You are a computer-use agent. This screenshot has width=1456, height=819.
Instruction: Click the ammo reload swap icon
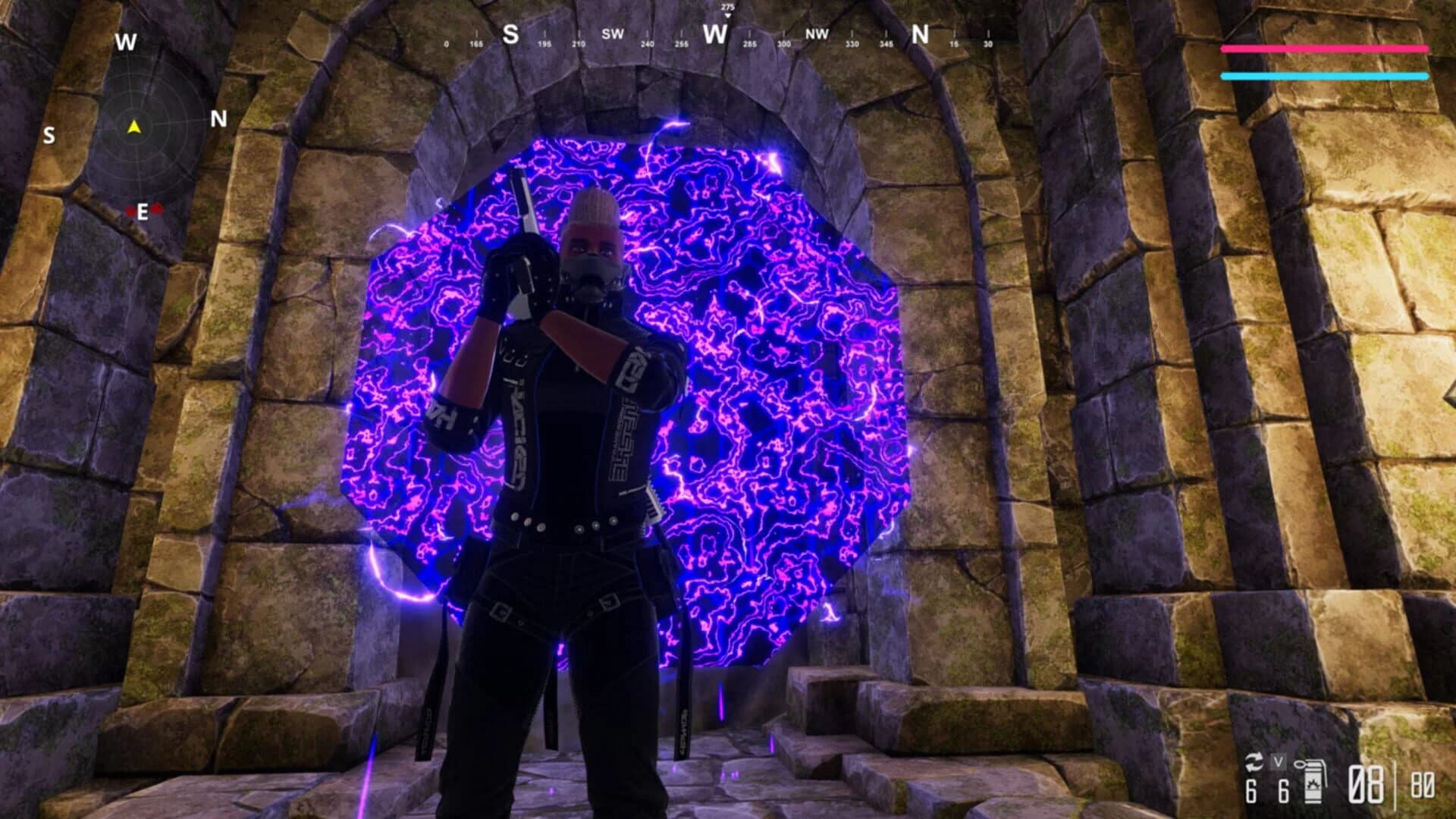[1254, 762]
